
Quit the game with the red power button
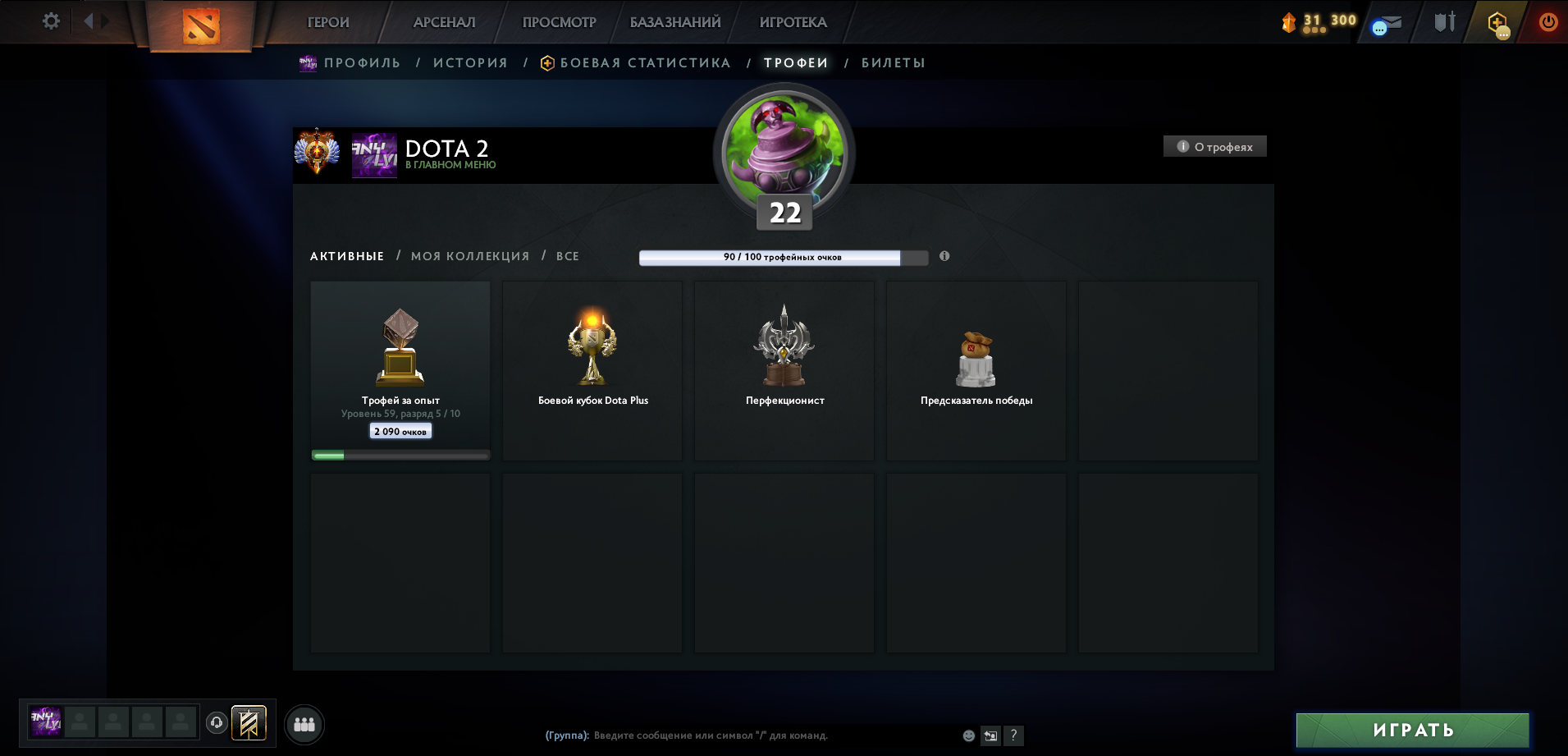pyautogui.click(x=1547, y=22)
